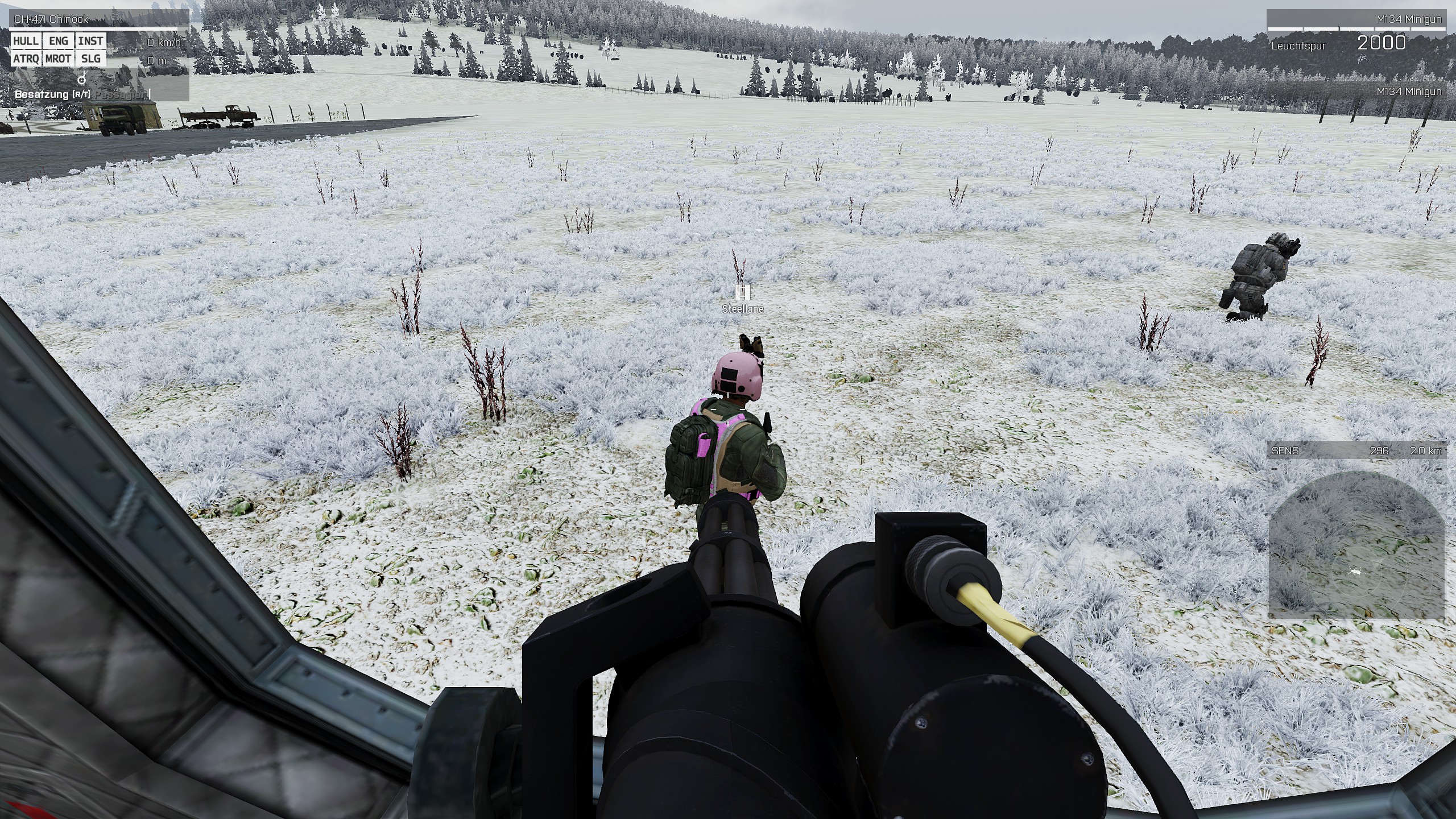Select the Steellane player name tag
Image resolution: width=1456 pixels, height=819 pixels.
742,309
